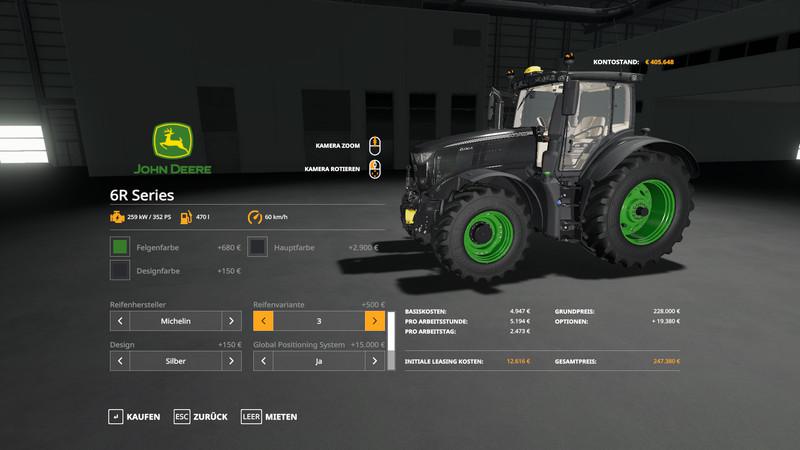Viewport: 800px width, 450px height.
Task: Increase the Reifenvariante option
Action: pyautogui.click(x=375, y=321)
